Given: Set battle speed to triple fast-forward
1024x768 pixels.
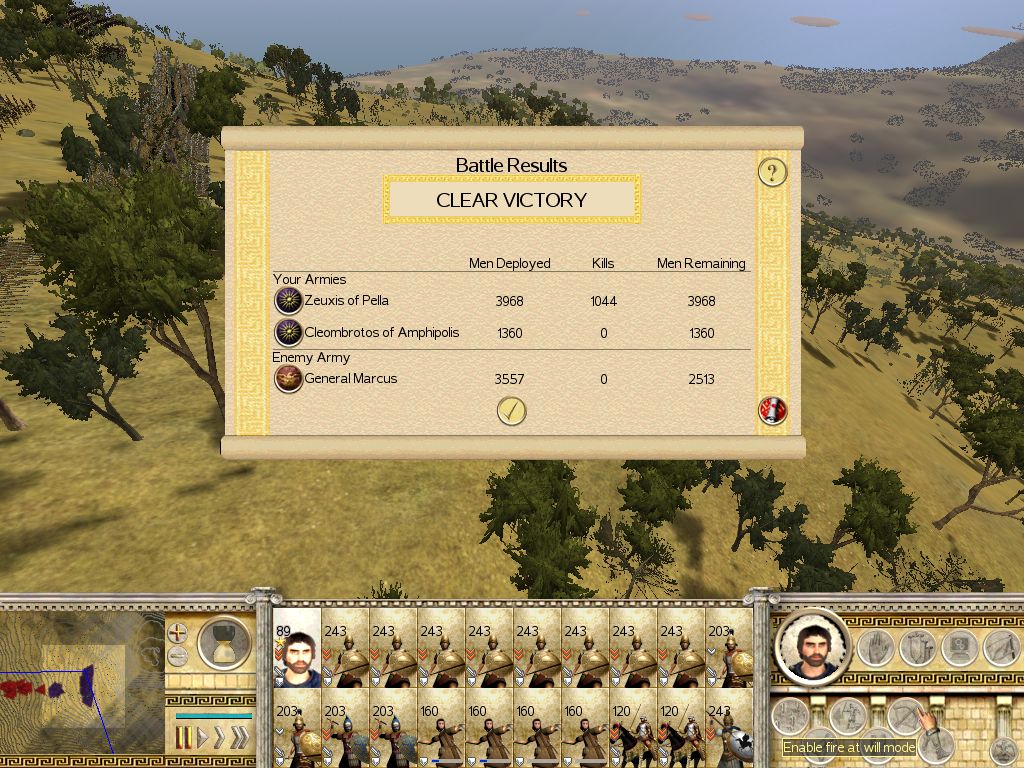Looking at the screenshot, I should [239, 738].
